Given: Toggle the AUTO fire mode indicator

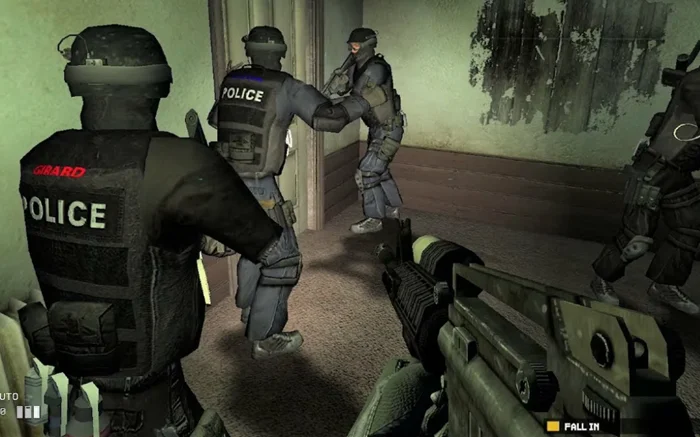Looking at the screenshot, I should [8, 397].
